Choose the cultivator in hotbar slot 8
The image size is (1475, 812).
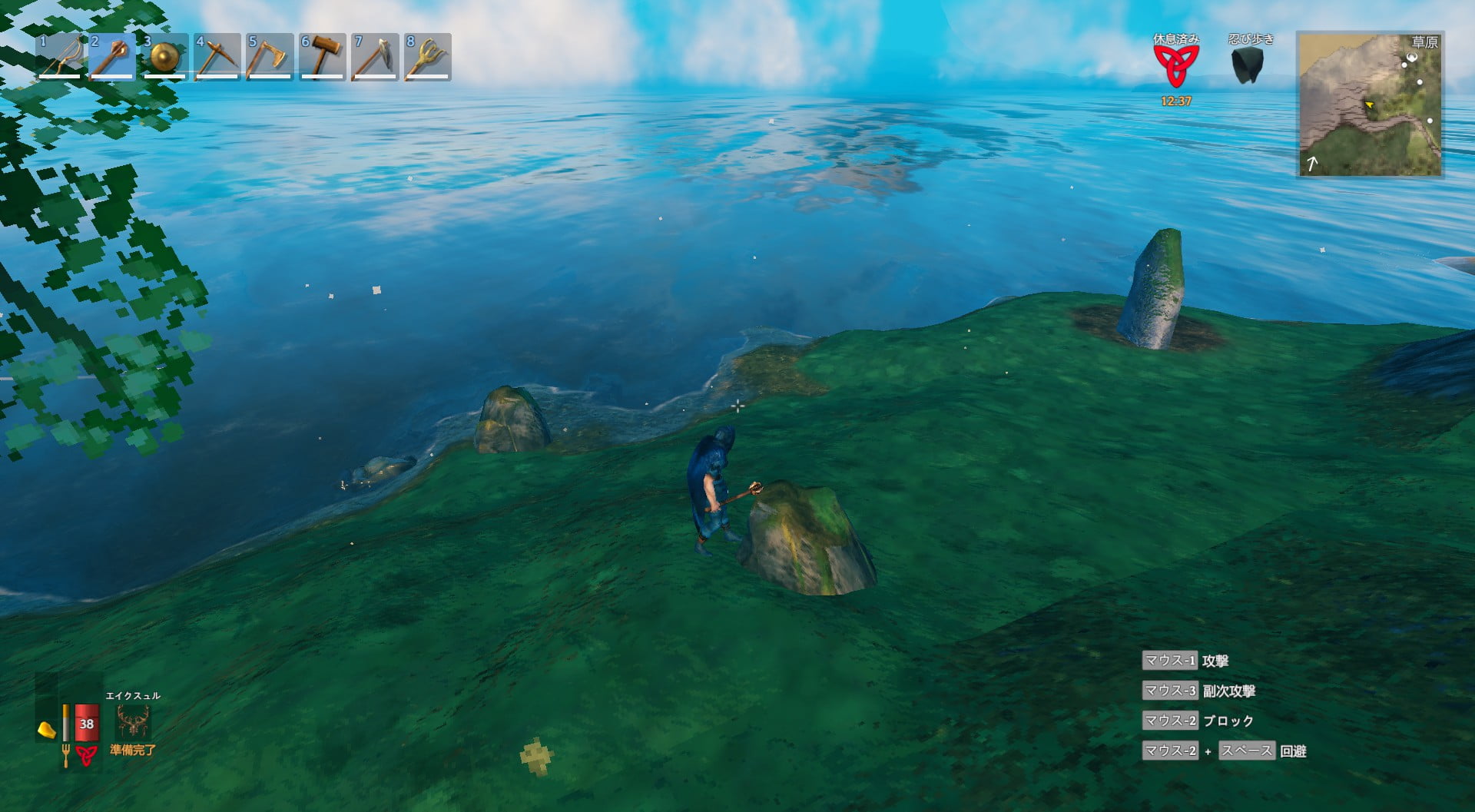point(427,57)
